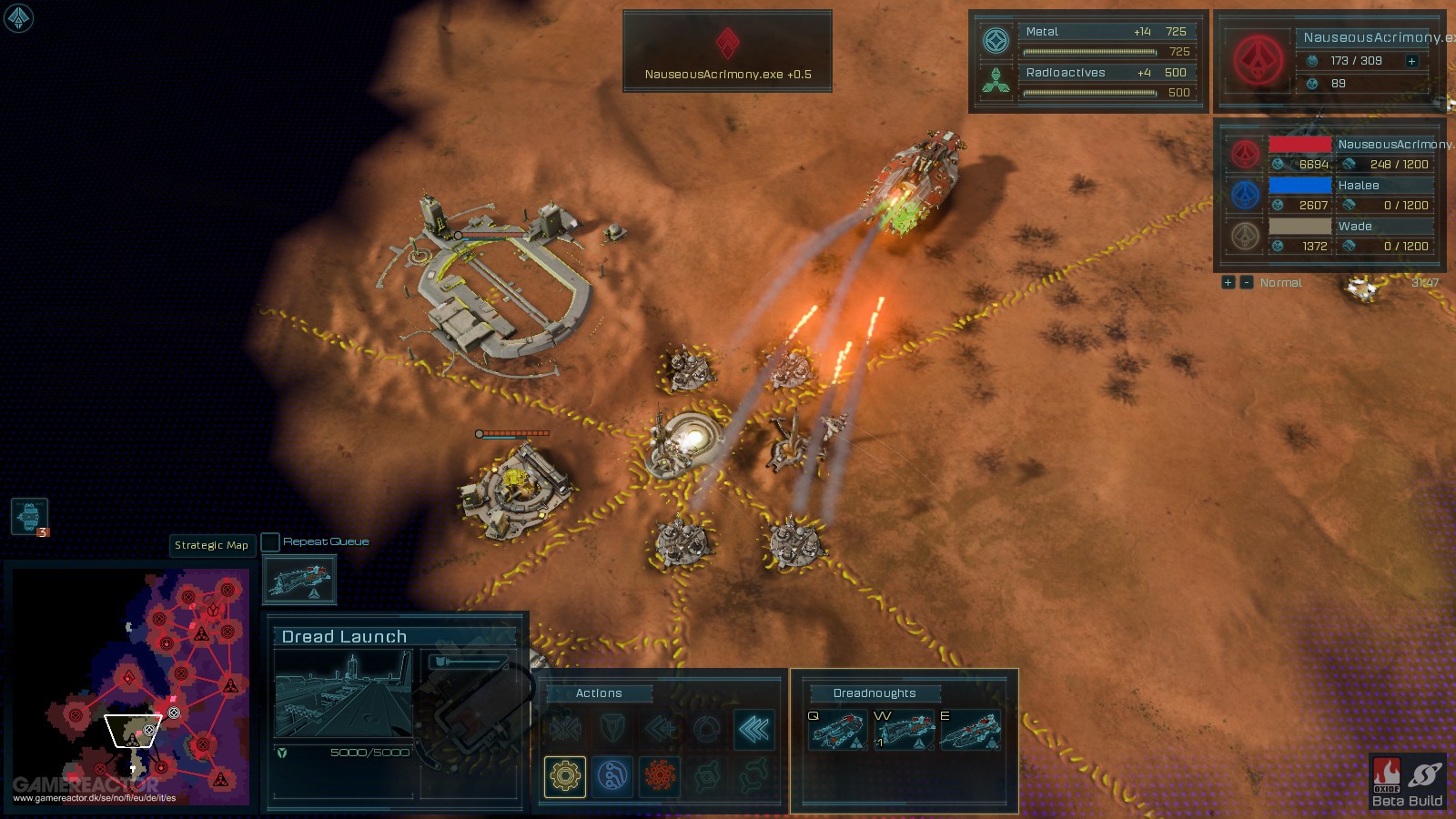Enable the Repeat Queue checkbox
The image size is (1456, 819).
[x=270, y=541]
